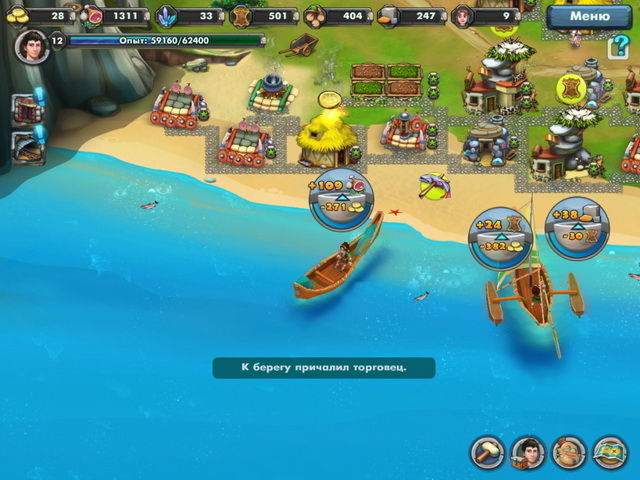Collect the hide bubble above the building
The width and height of the screenshot is (640, 480).
(x=572, y=87)
